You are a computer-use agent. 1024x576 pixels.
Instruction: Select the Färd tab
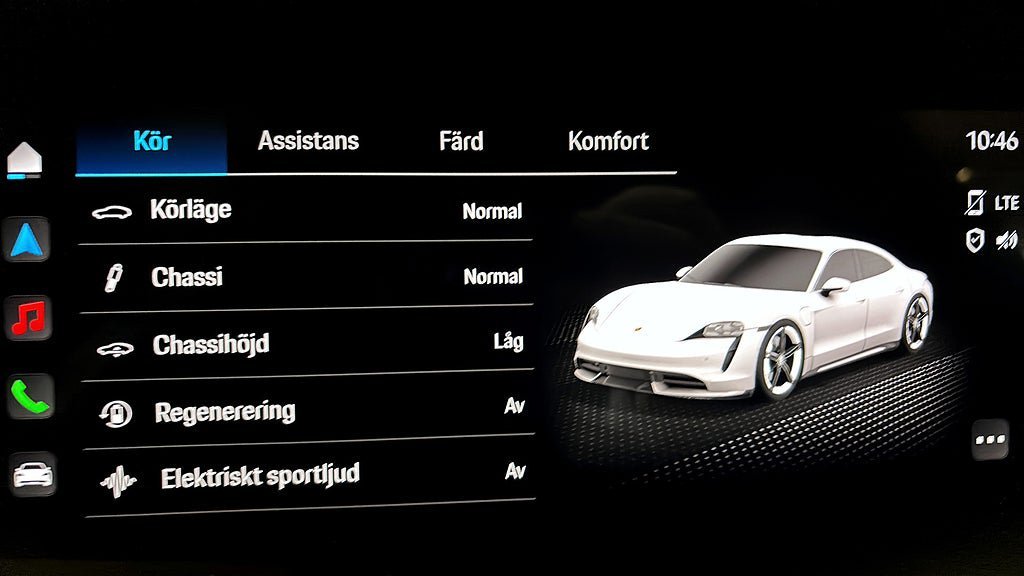coord(461,141)
